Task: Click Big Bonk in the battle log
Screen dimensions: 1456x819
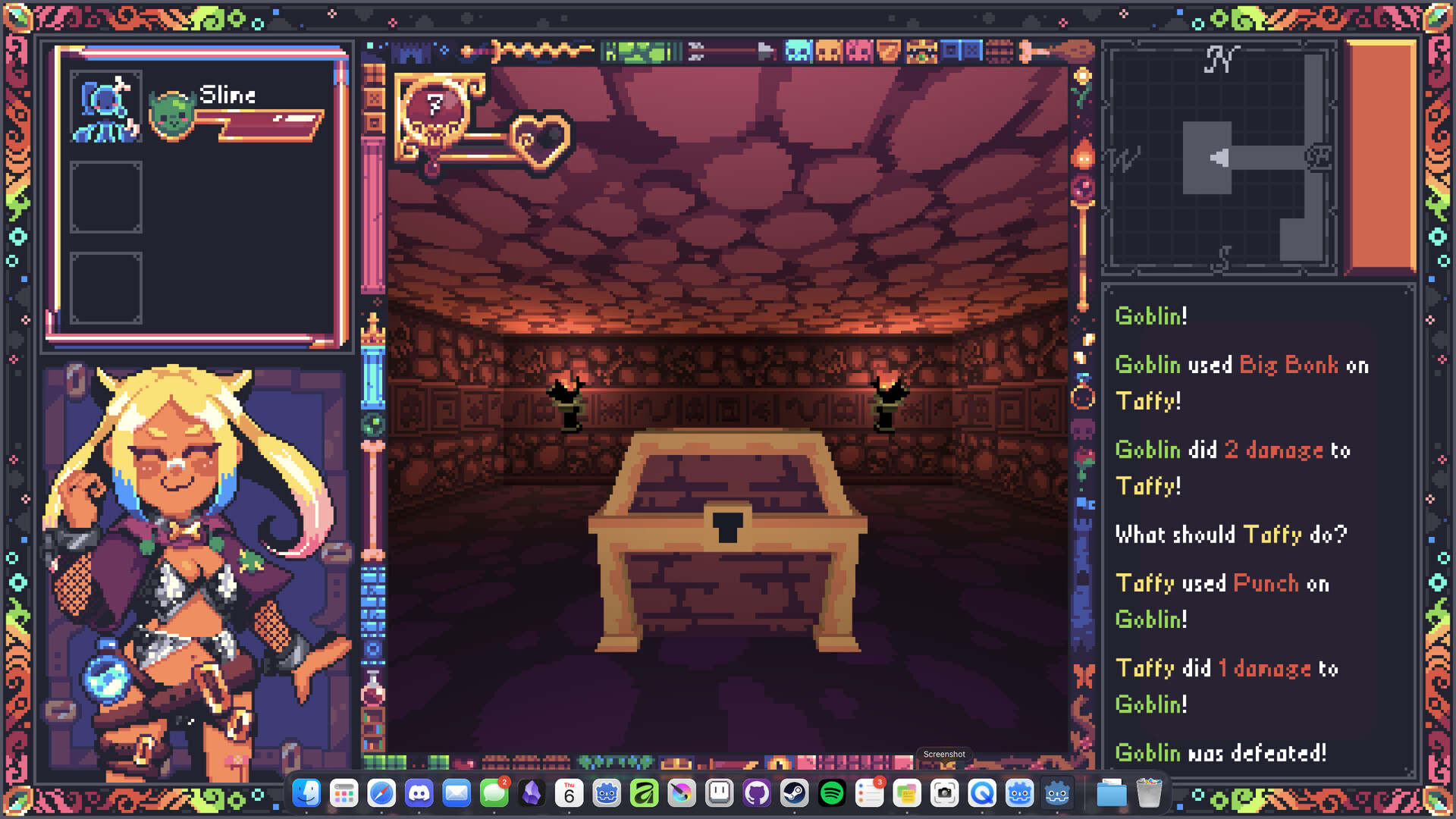Action: pyautogui.click(x=1288, y=365)
